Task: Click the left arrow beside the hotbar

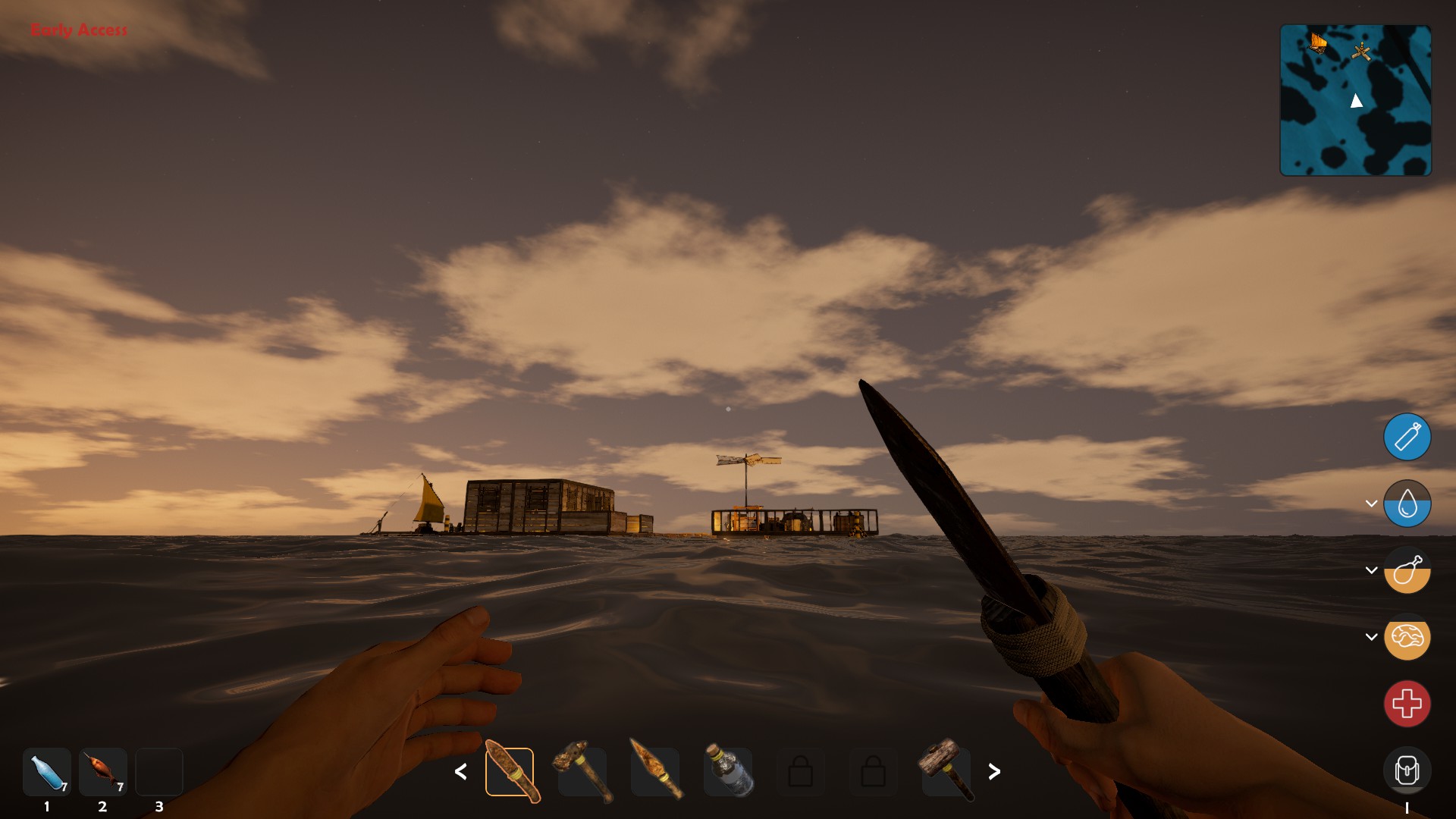Action: [460, 772]
